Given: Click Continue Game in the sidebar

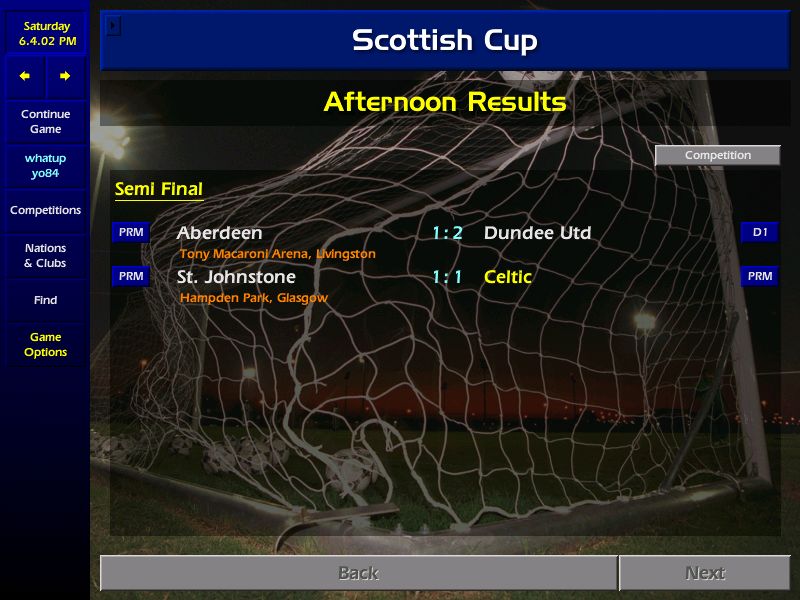Looking at the screenshot, I should tap(45, 122).
